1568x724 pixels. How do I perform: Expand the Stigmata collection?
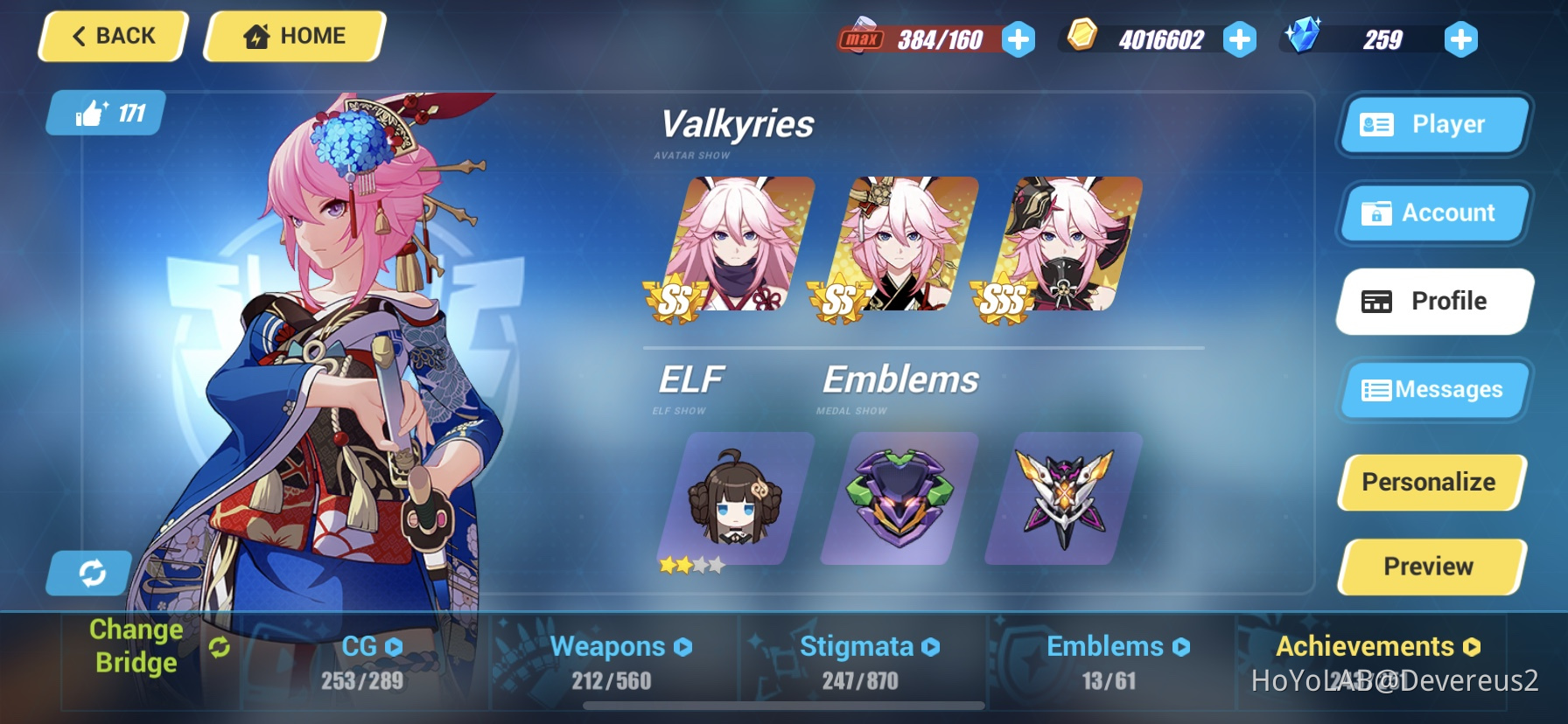point(930,647)
